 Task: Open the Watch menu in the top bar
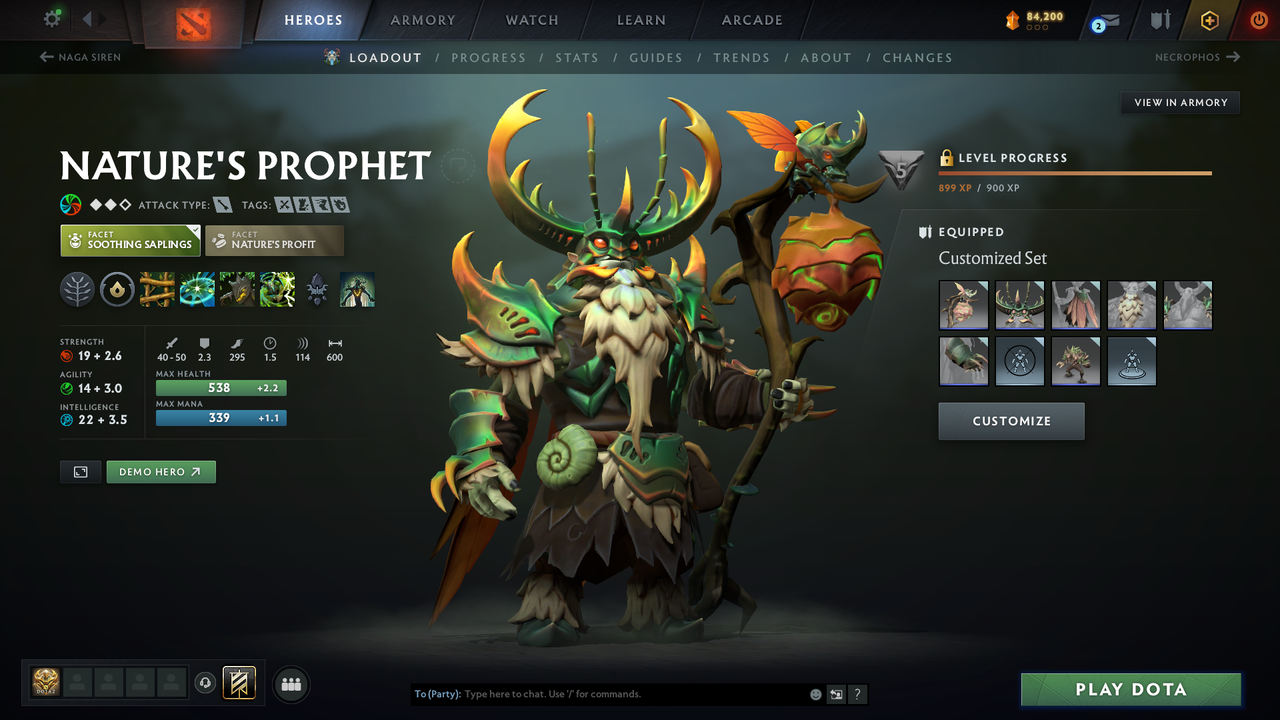531,19
